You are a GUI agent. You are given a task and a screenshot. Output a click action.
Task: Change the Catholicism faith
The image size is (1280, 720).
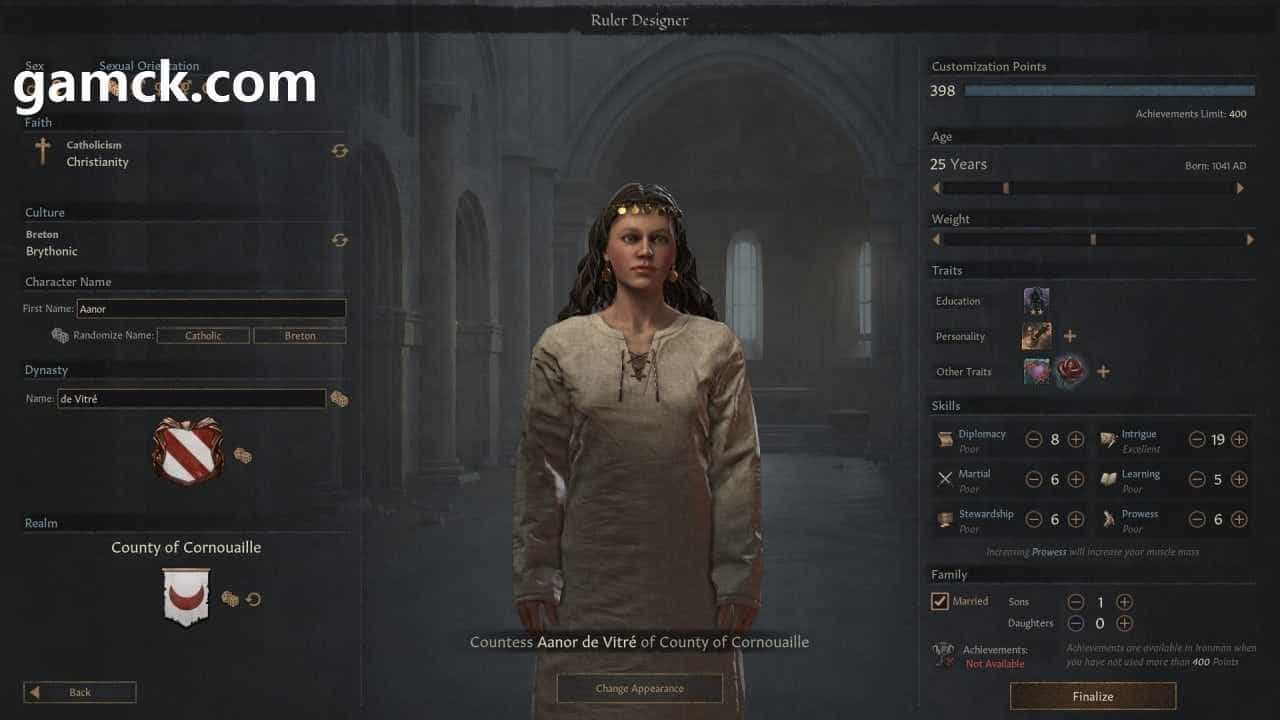pos(340,151)
